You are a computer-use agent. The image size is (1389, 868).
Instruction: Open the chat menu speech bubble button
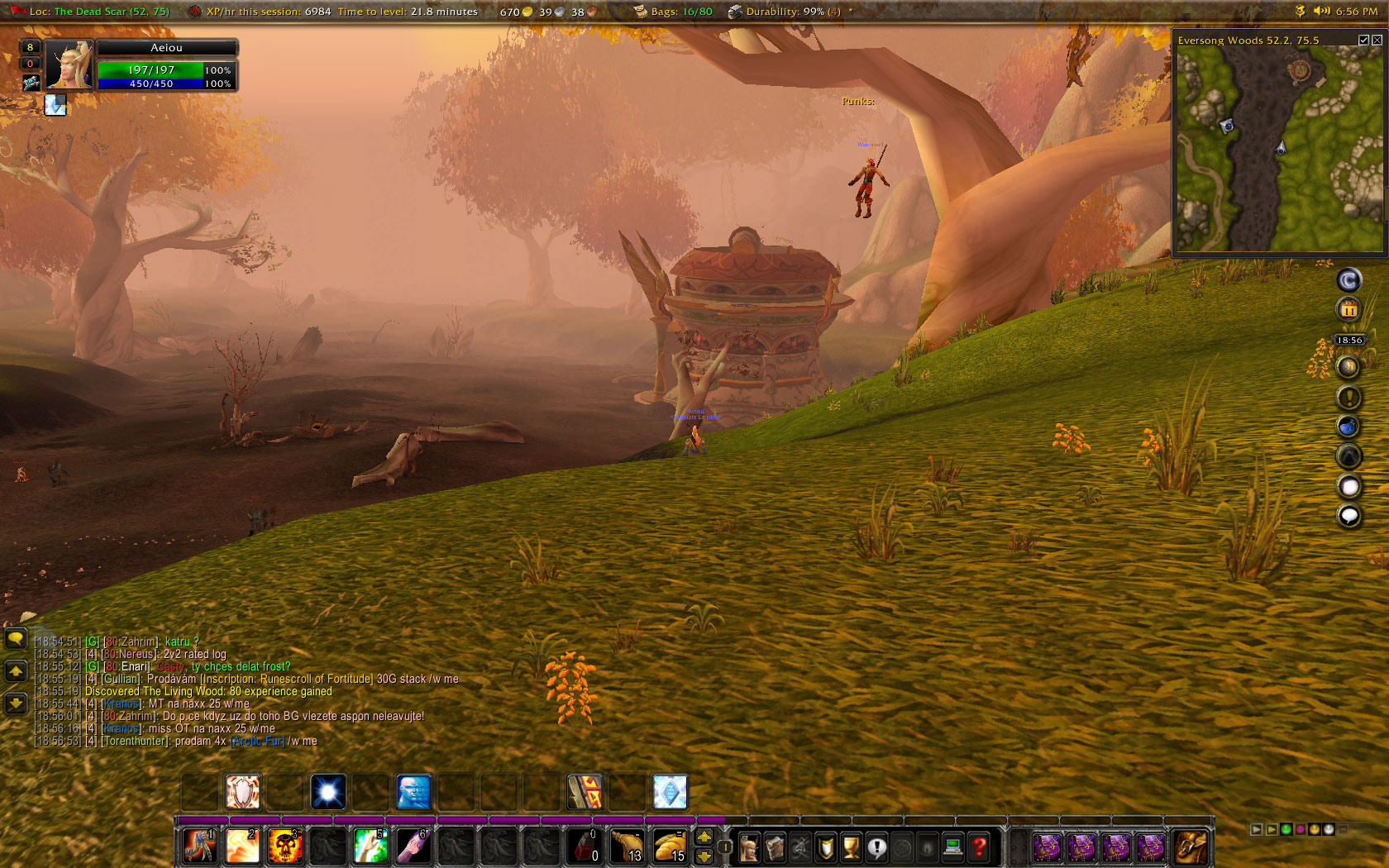(16, 639)
